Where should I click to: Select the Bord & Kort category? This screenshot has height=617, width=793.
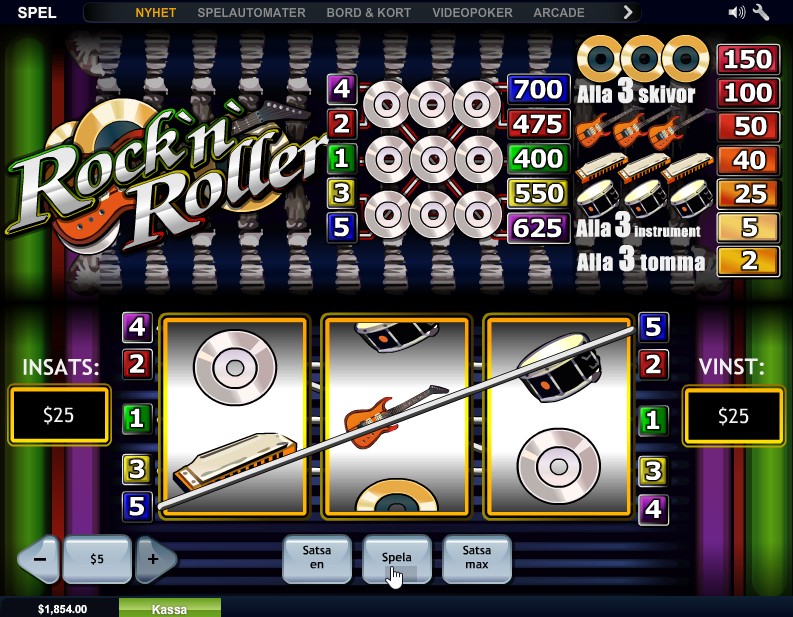point(371,13)
